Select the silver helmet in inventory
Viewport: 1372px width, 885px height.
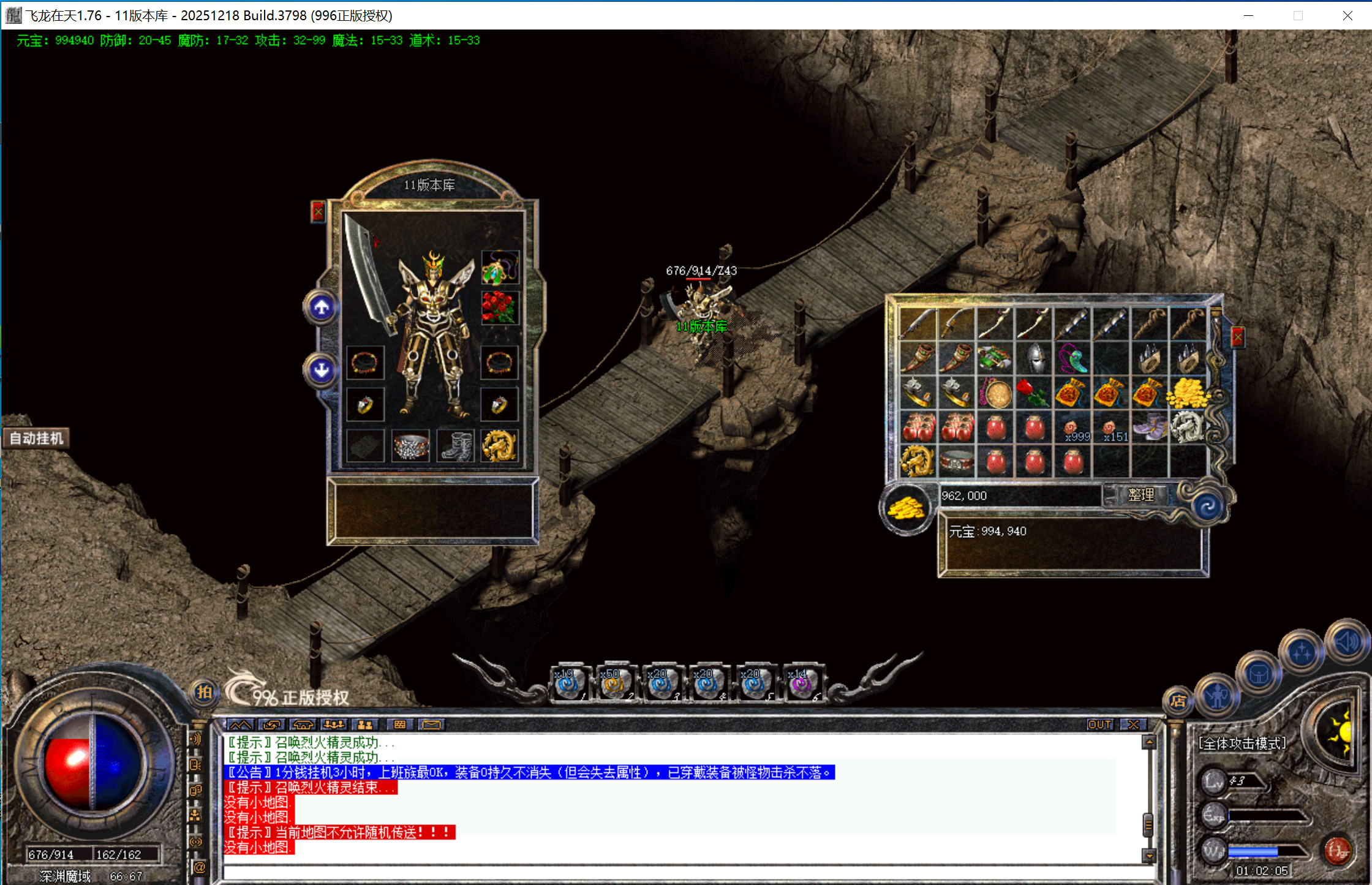click(x=1035, y=358)
